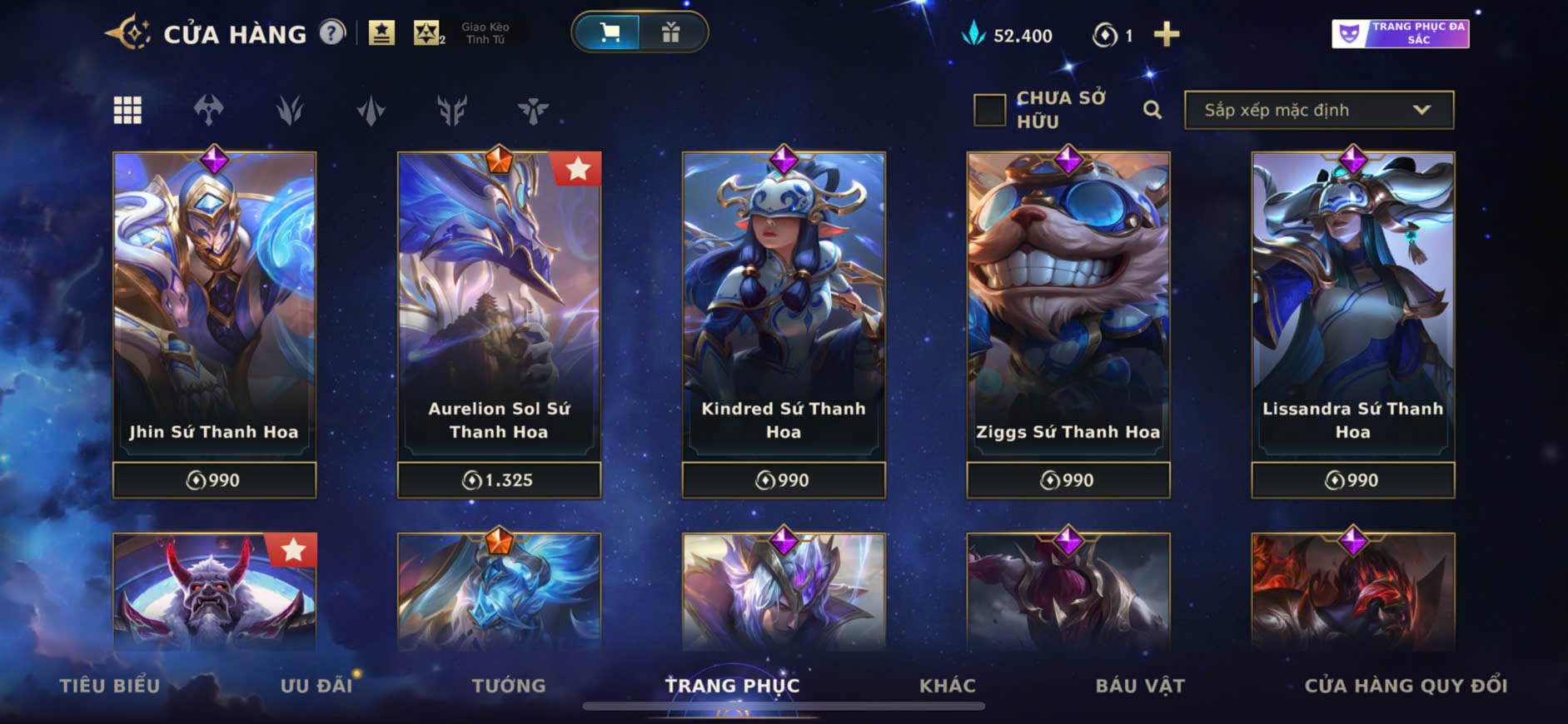This screenshot has height=724, width=1568.
Task: Open the skin search magnifier
Action: click(x=1152, y=110)
